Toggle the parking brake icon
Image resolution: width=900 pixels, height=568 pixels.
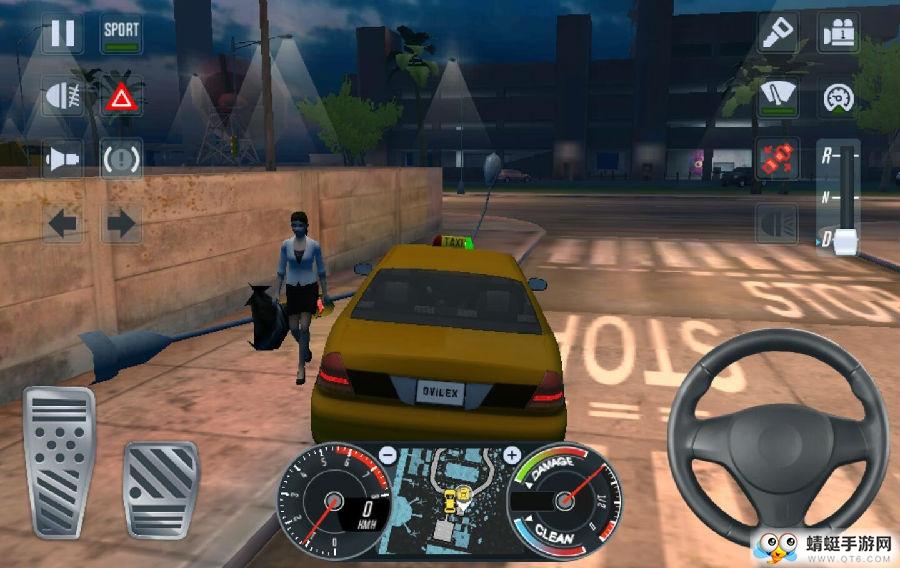click(121, 158)
